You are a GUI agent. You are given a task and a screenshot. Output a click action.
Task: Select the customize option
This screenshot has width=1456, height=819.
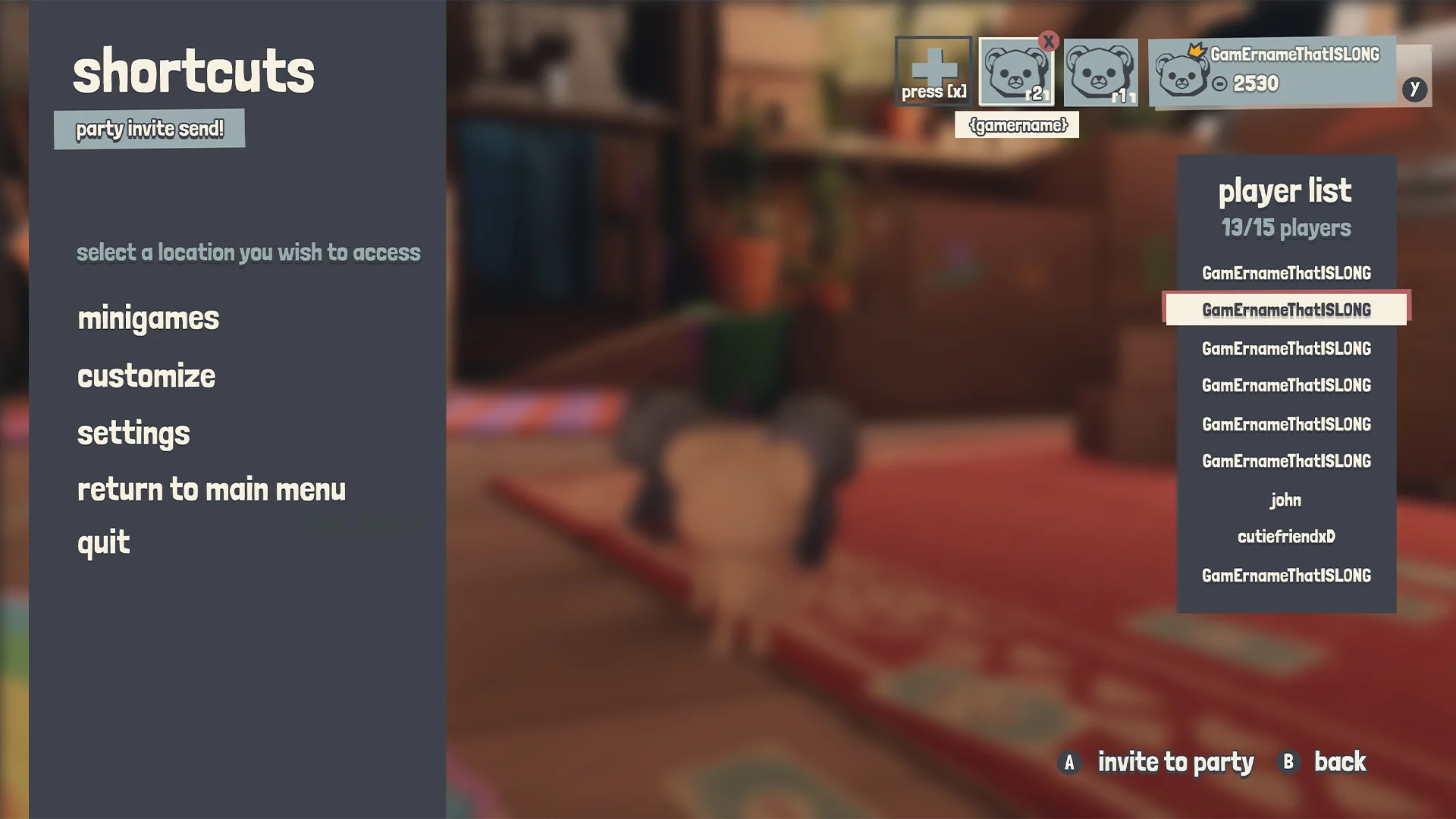point(146,376)
